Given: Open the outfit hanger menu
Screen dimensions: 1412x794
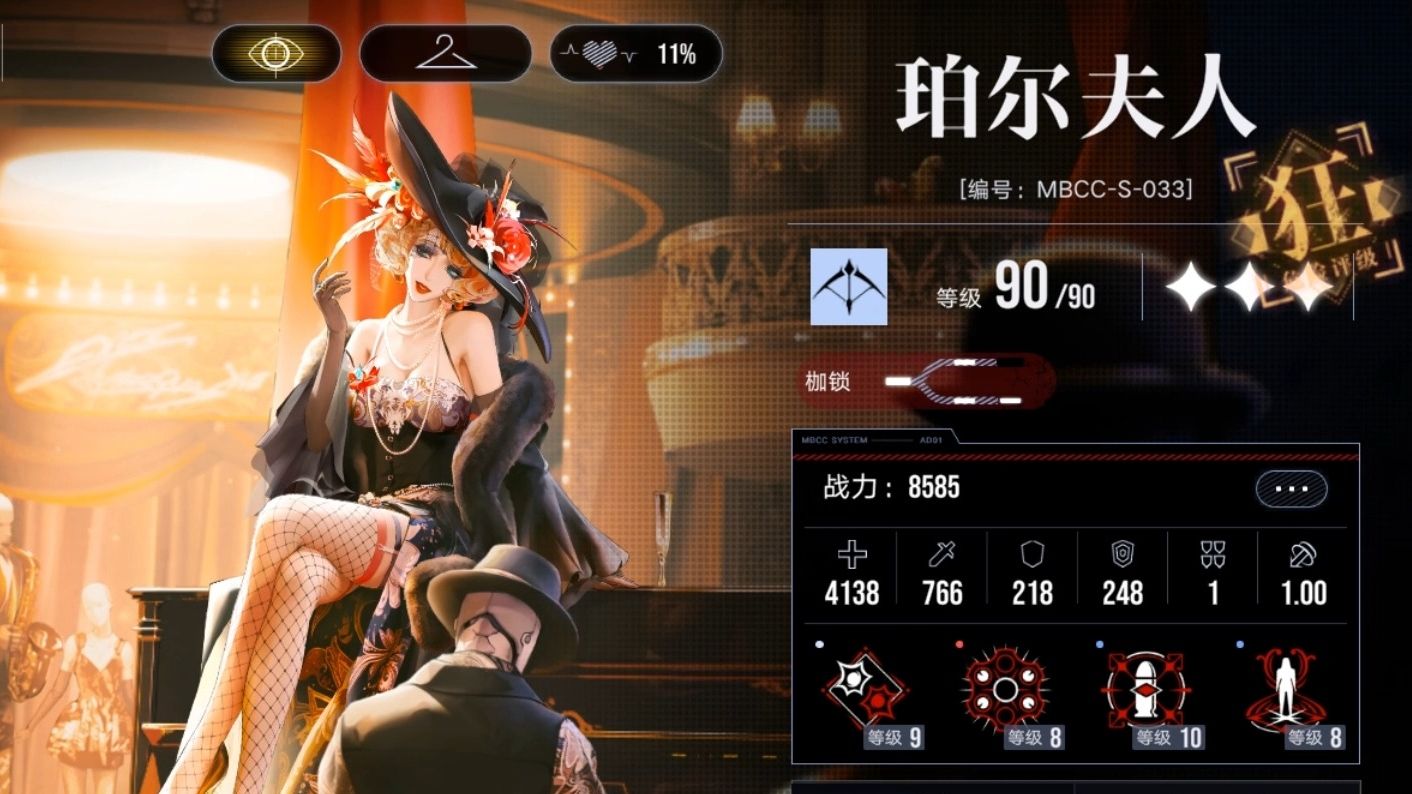Looking at the screenshot, I should (x=445, y=53).
